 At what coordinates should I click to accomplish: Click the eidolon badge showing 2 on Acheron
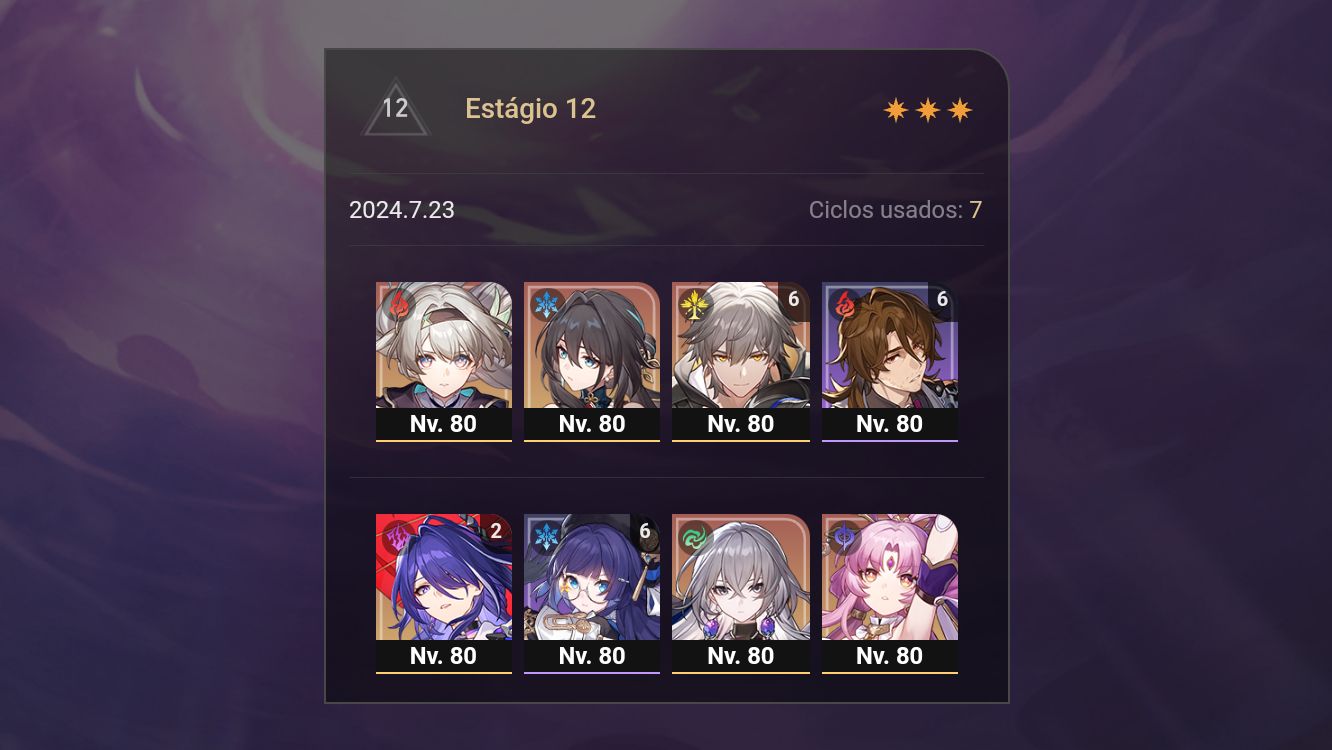495,531
